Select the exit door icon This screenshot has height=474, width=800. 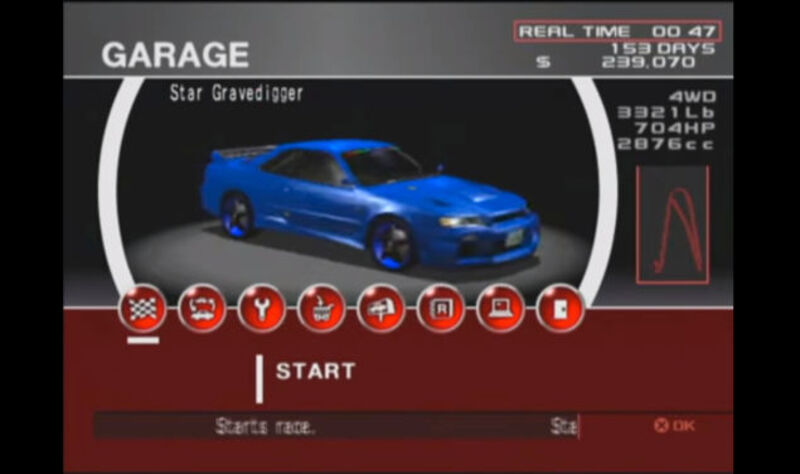[x=560, y=309]
